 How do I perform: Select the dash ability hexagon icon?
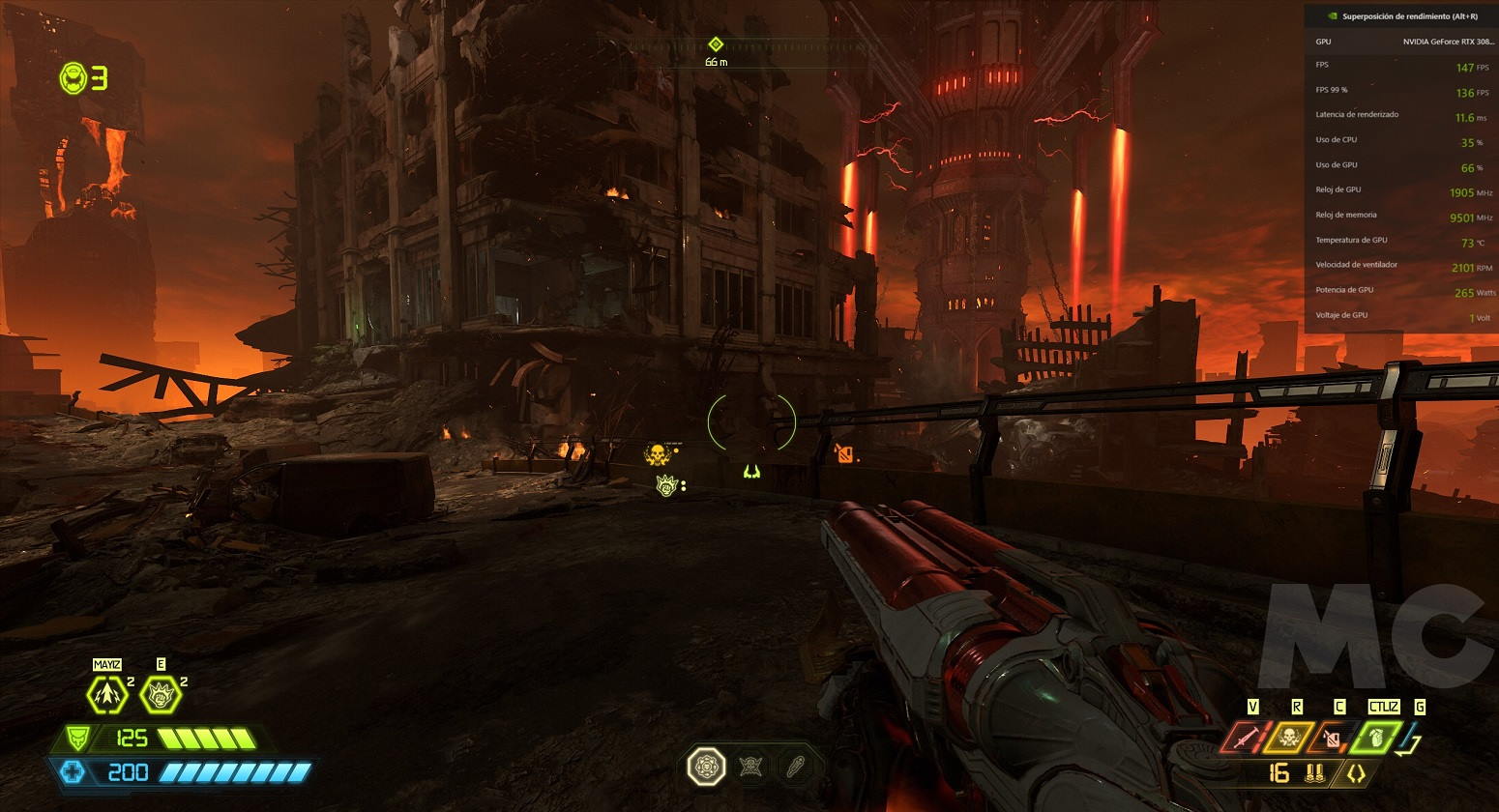(x=106, y=694)
